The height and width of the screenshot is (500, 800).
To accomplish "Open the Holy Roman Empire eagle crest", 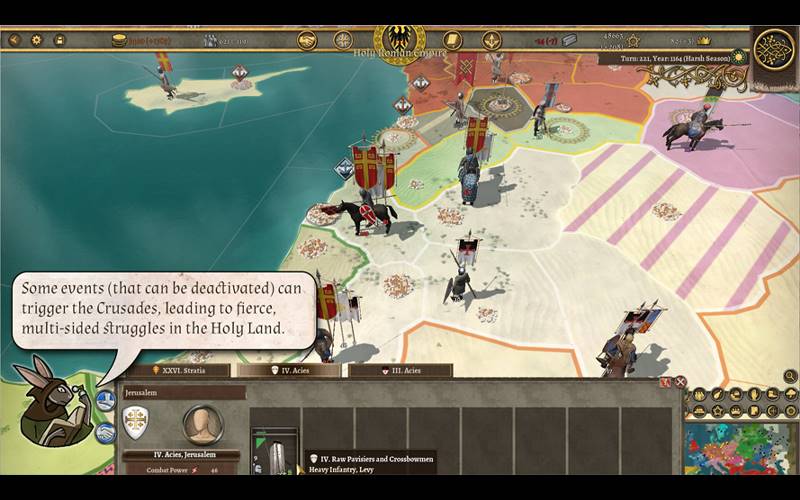I will point(399,38).
